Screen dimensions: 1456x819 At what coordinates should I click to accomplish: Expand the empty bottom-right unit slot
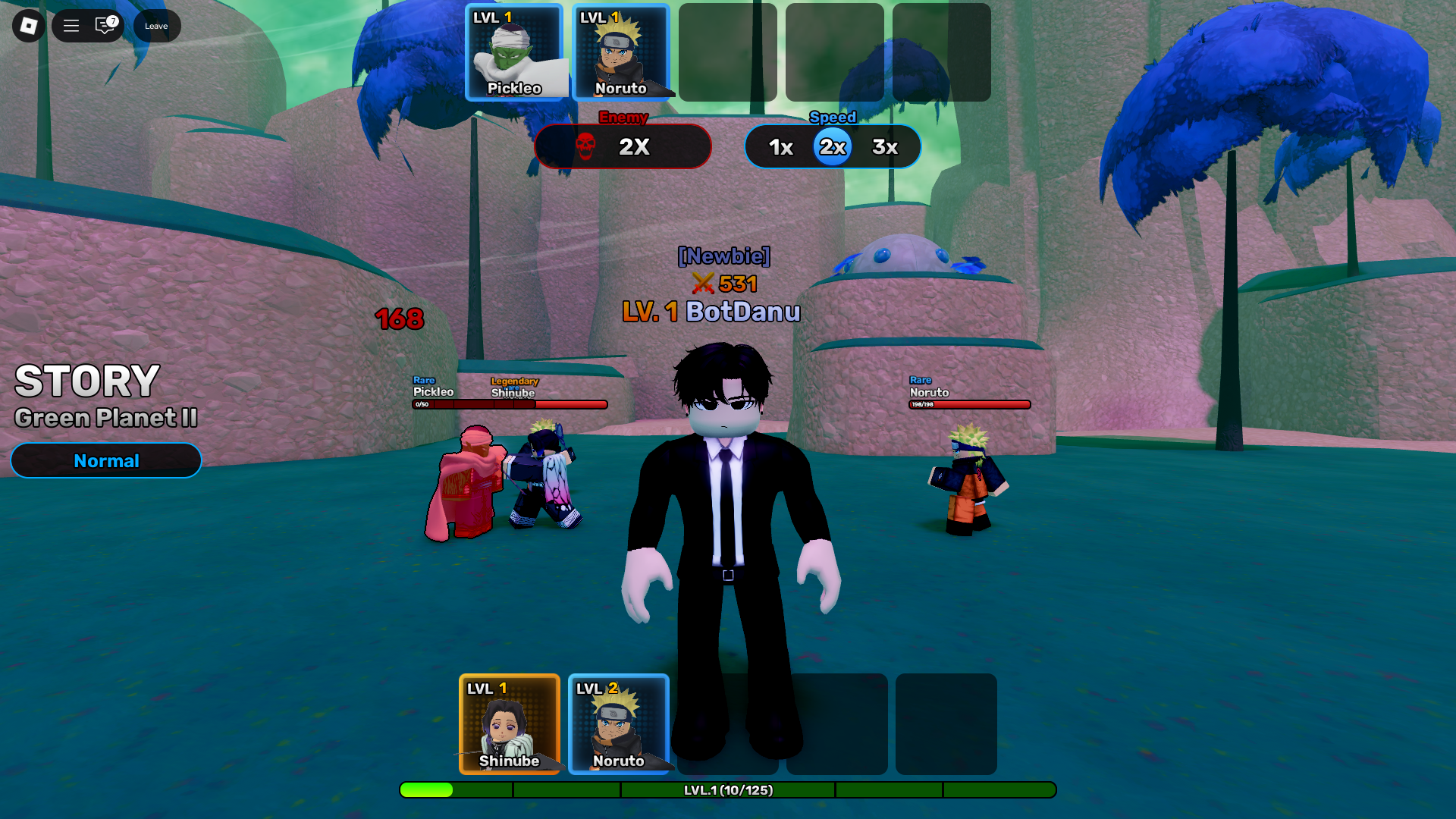[946, 724]
